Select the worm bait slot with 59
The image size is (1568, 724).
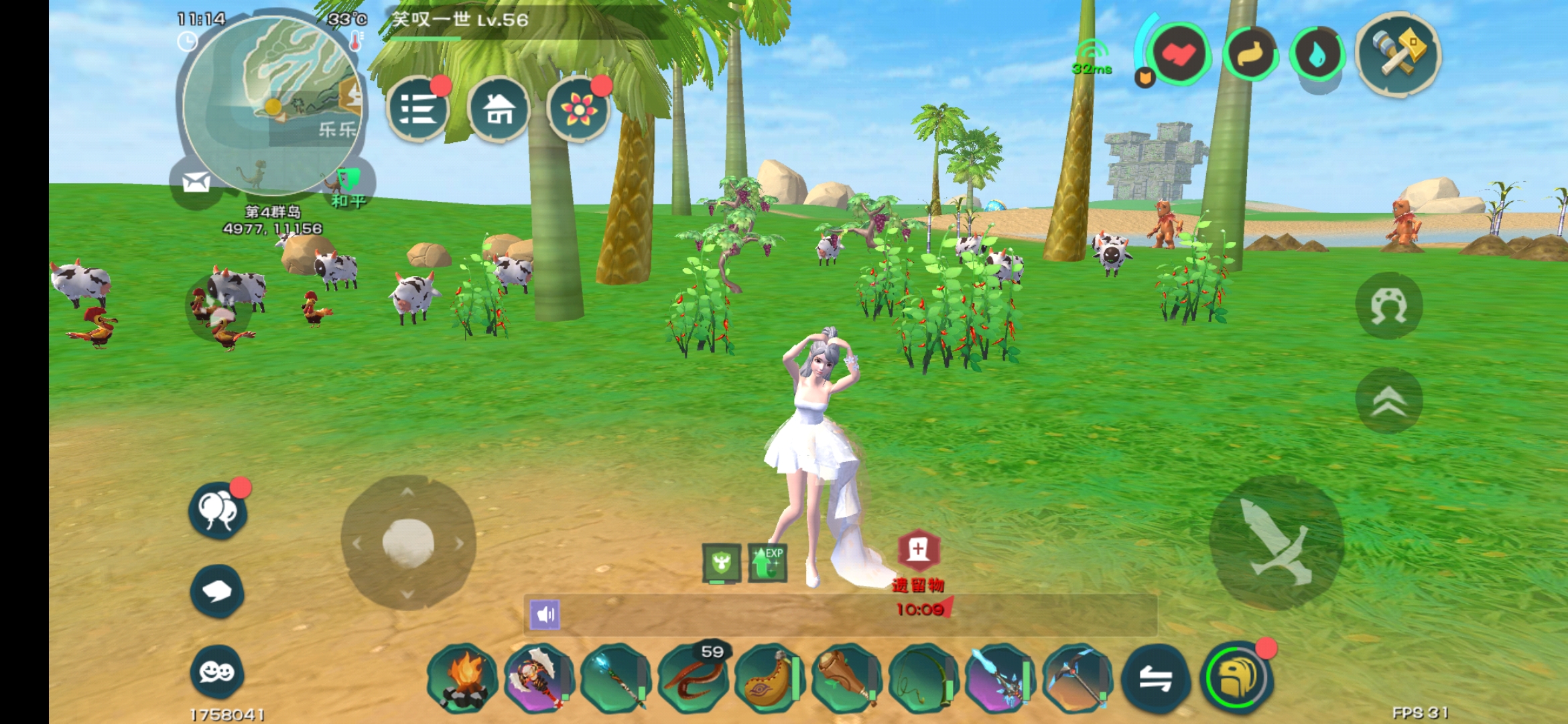click(x=693, y=677)
